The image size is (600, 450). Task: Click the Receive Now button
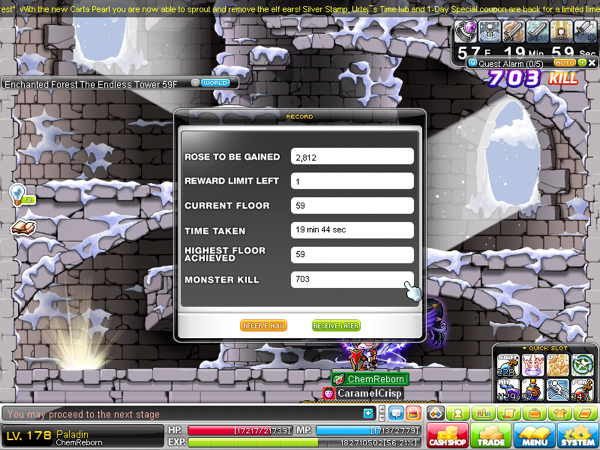pyautogui.click(x=264, y=325)
